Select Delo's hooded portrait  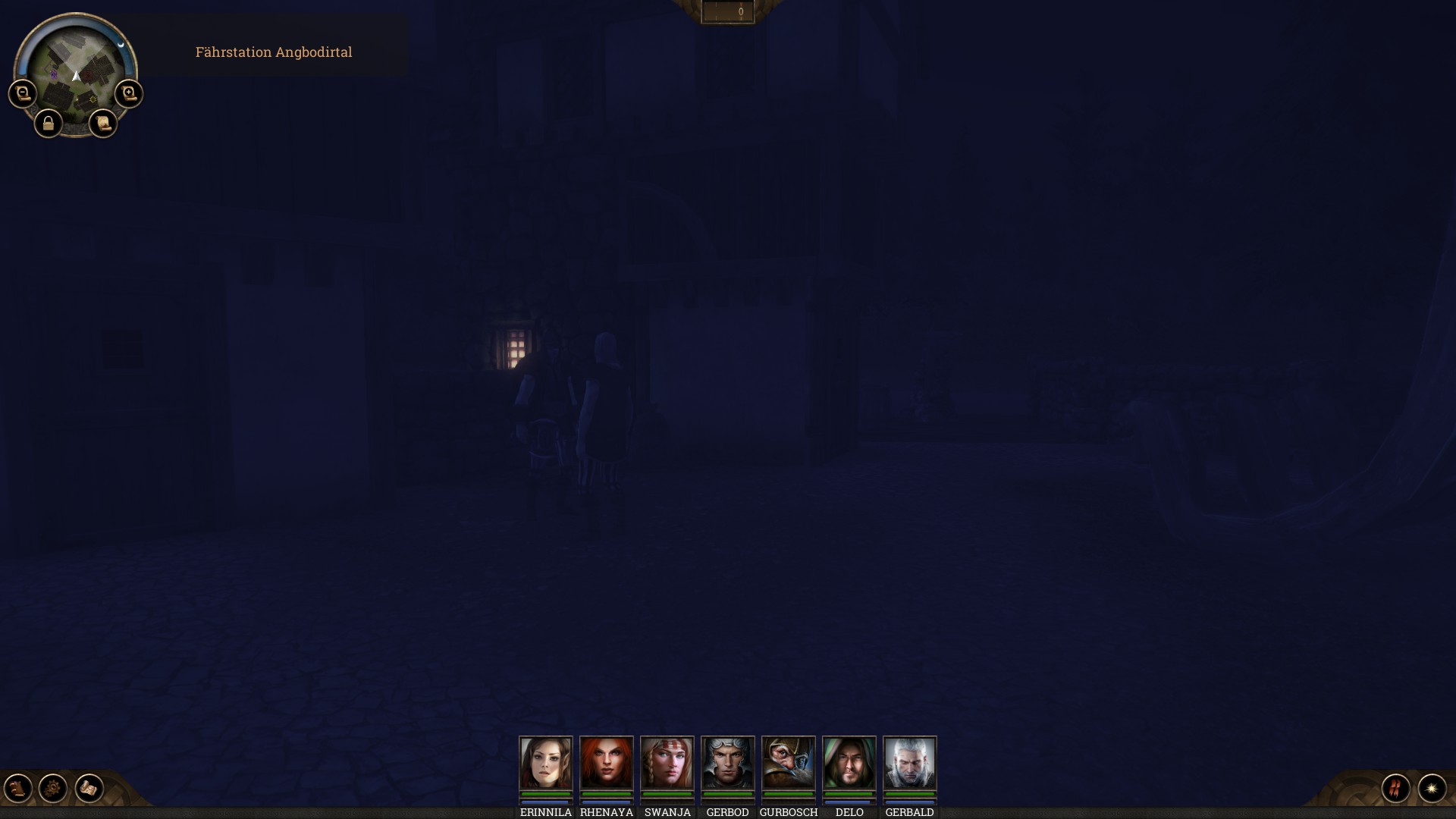point(849,763)
